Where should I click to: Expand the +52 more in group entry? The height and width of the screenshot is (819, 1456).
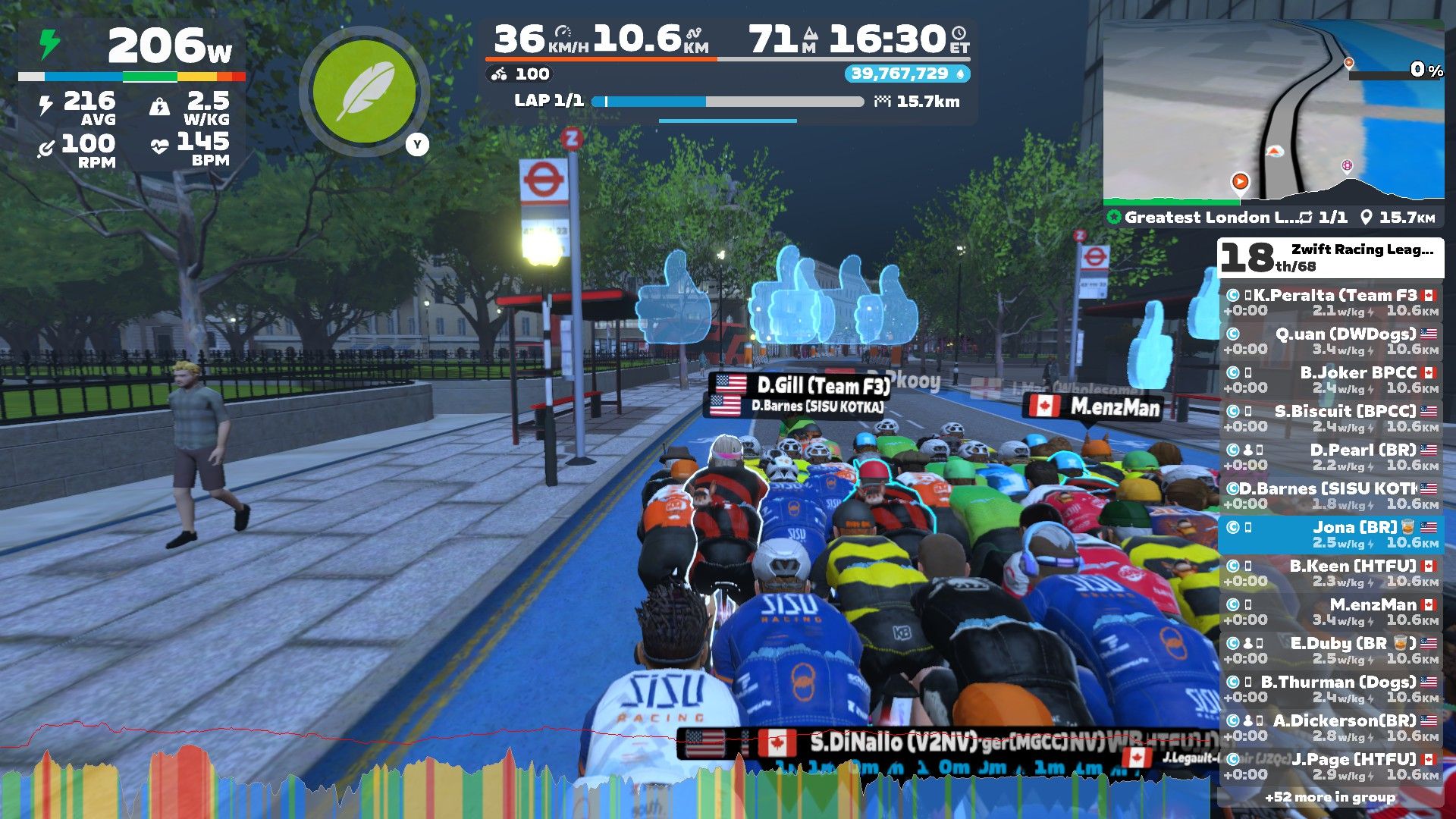pyautogui.click(x=1330, y=797)
